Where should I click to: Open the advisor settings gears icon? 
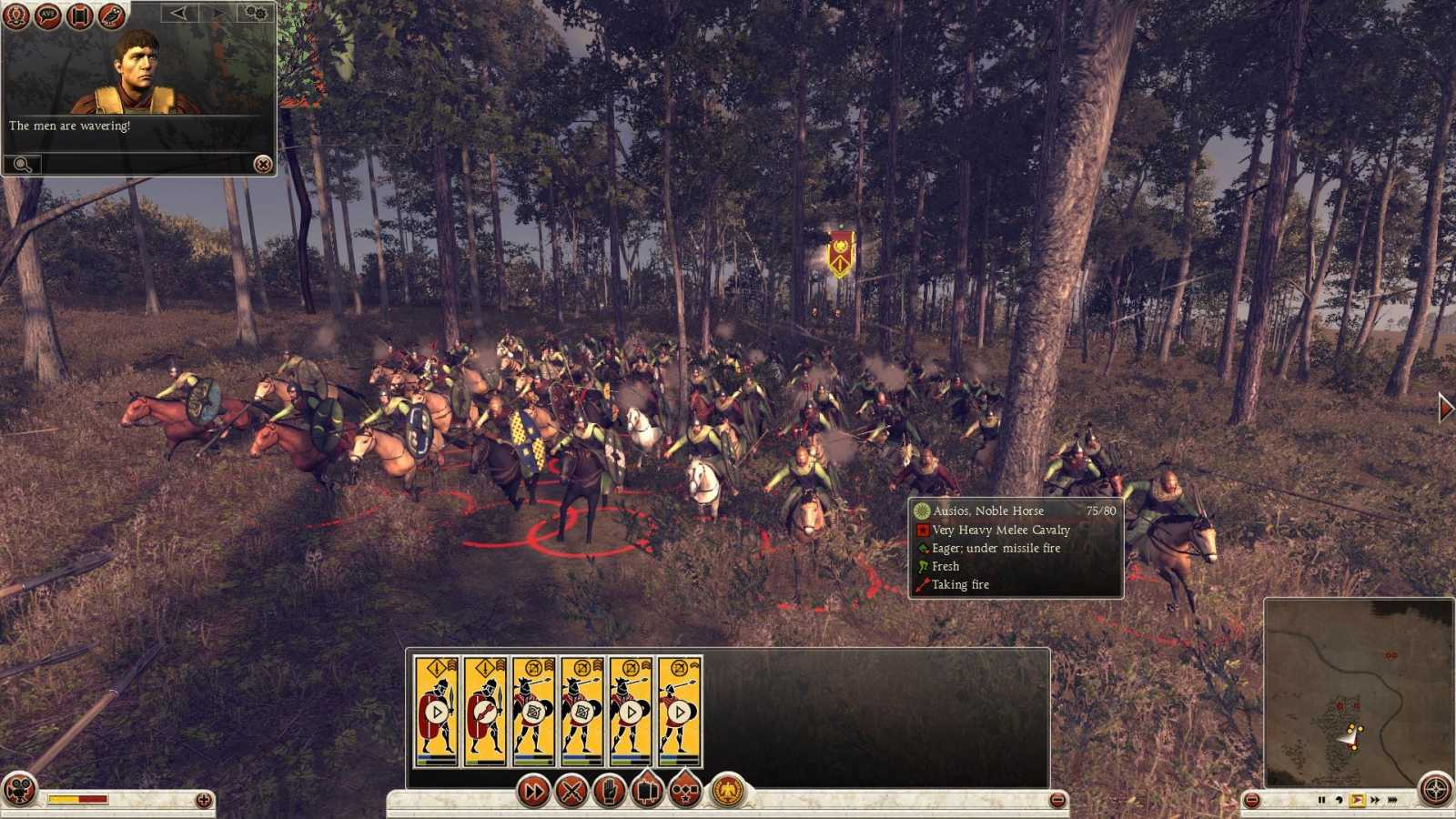pos(255,13)
